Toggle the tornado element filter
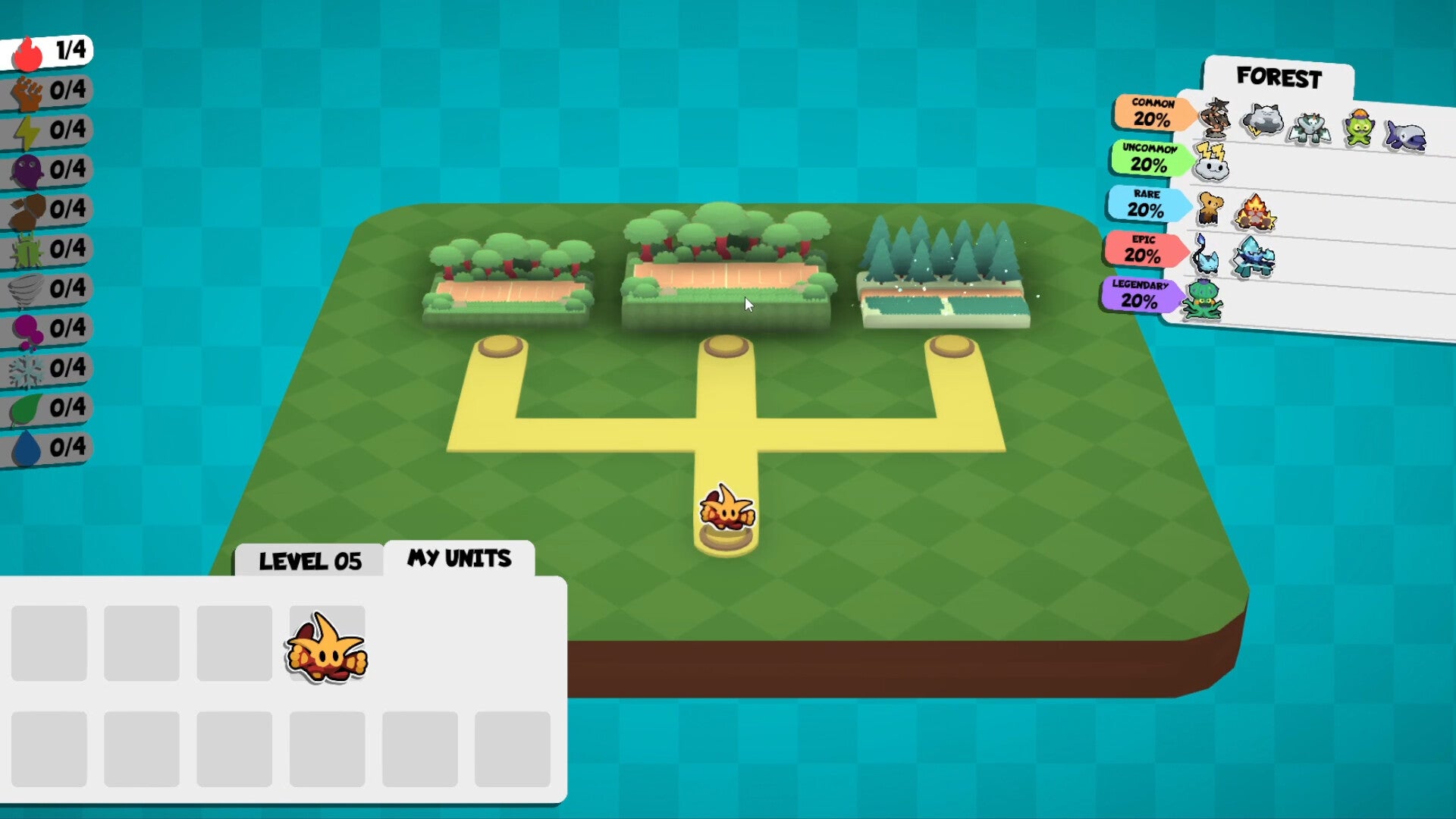Viewport: 1456px width, 819px height. point(27,288)
